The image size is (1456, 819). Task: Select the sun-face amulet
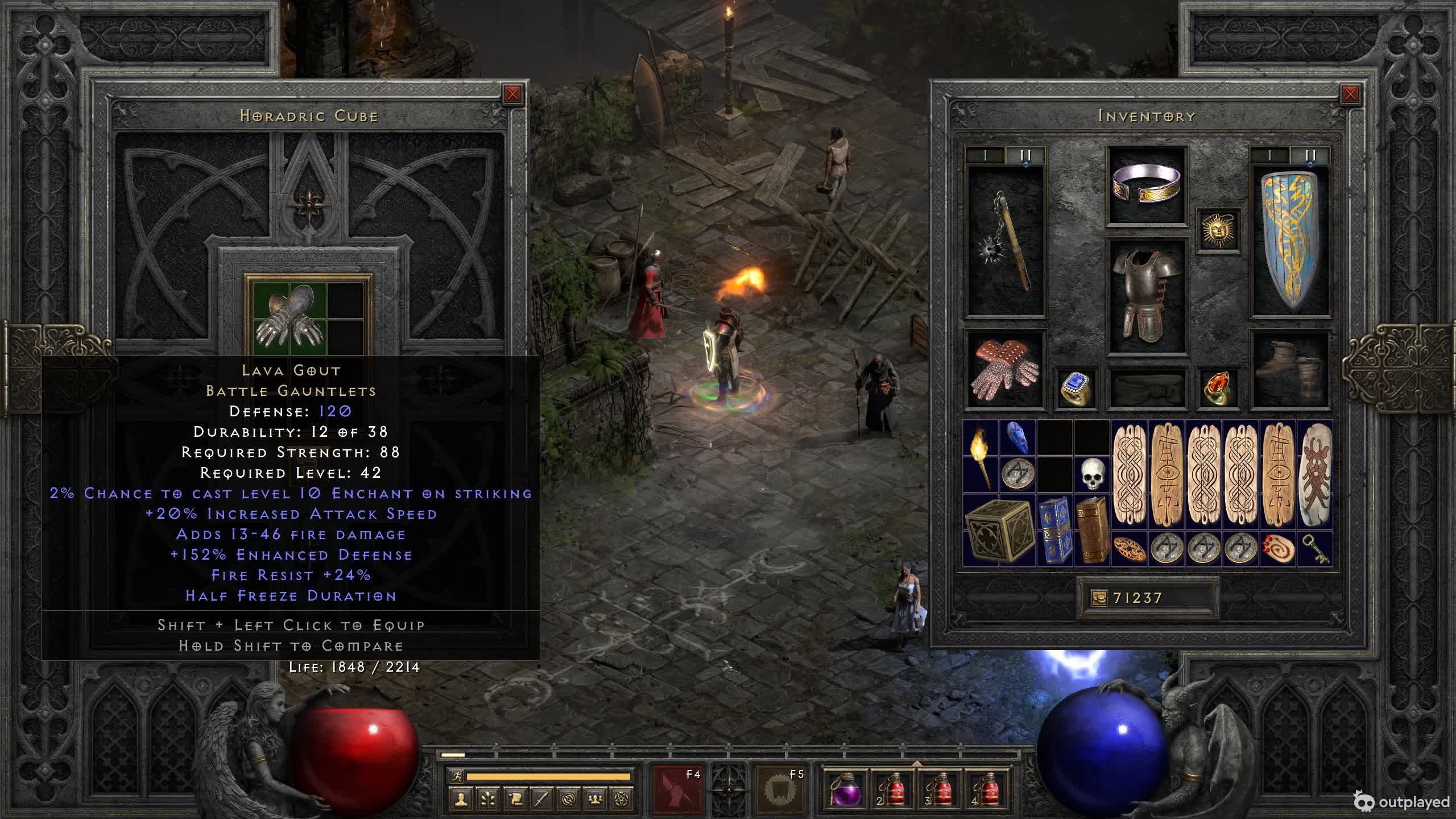coord(1218,230)
